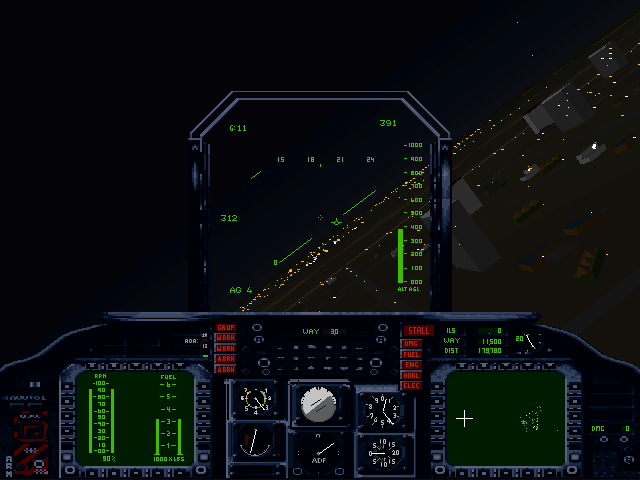Click the ADF compass gauge
This screenshot has width=640, height=480.
coord(319,453)
